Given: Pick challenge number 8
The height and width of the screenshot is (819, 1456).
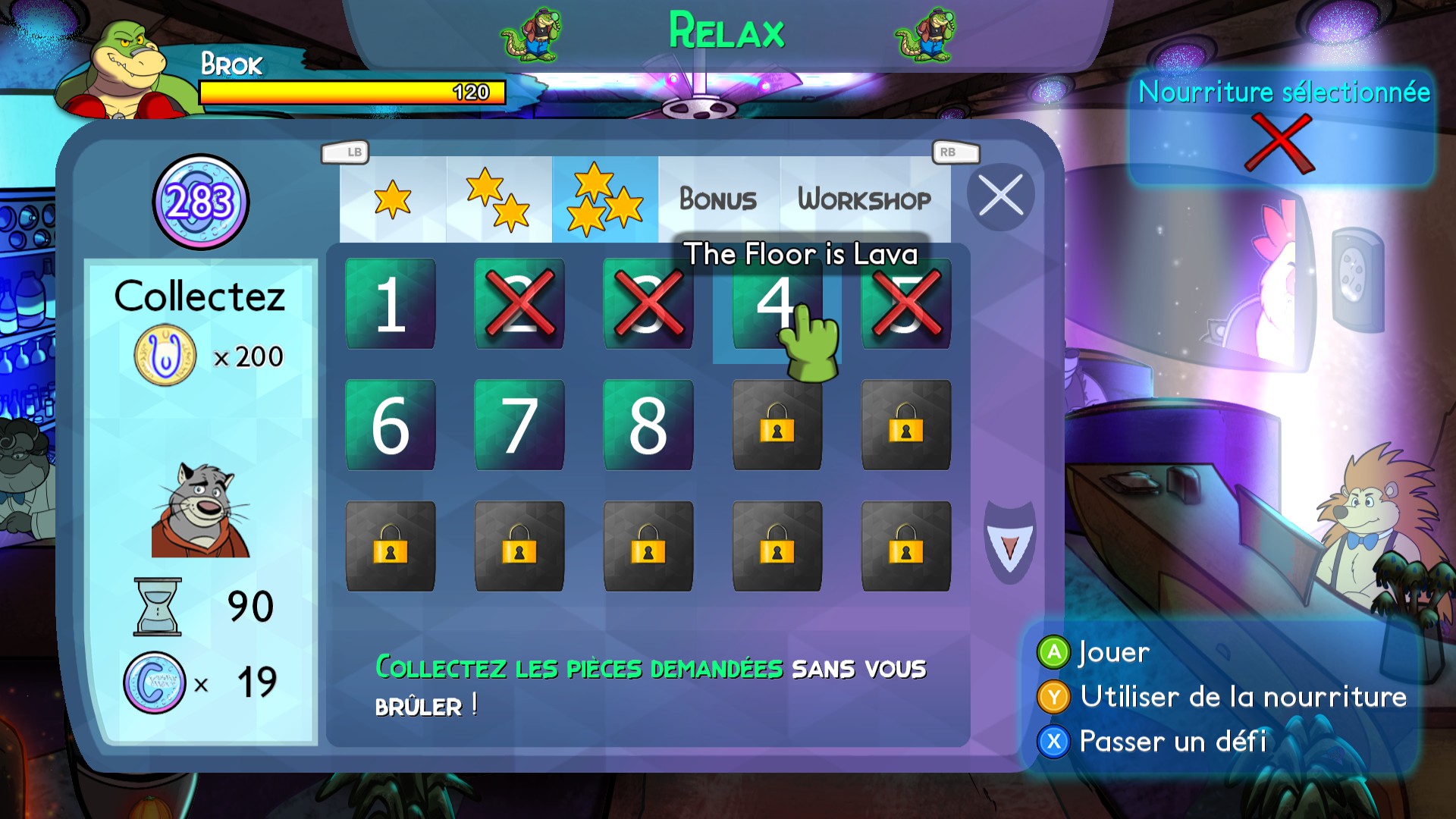Looking at the screenshot, I should (648, 425).
